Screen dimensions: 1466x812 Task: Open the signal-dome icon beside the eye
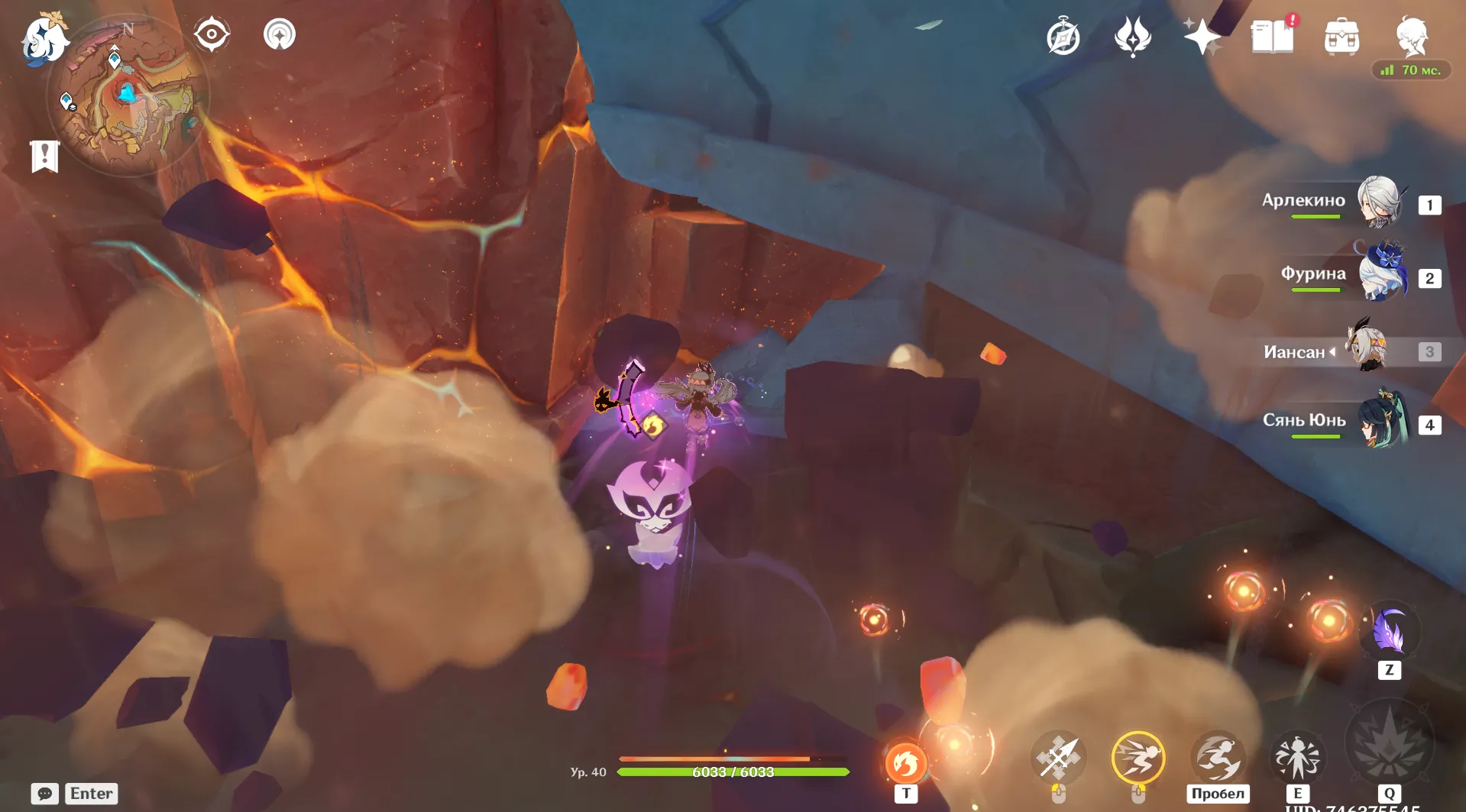click(x=280, y=34)
